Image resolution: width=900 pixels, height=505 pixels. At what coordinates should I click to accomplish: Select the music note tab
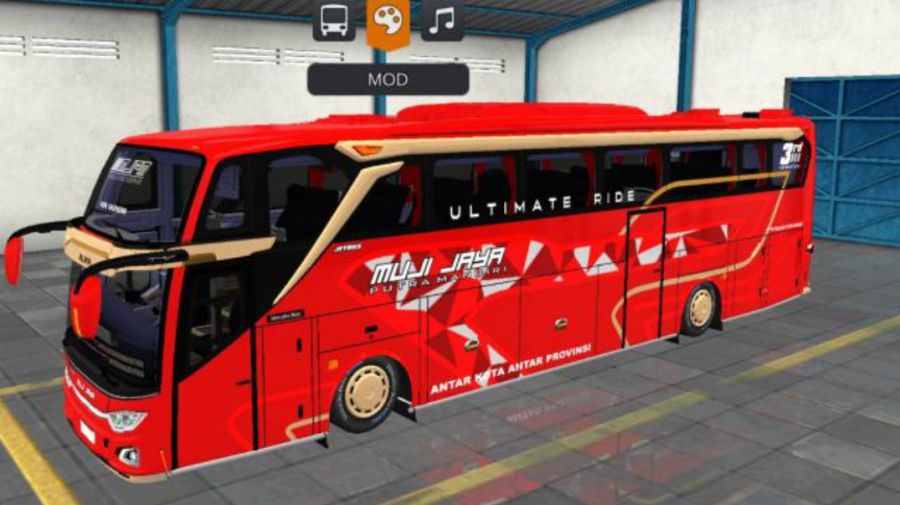pyautogui.click(x=441, y=20)
